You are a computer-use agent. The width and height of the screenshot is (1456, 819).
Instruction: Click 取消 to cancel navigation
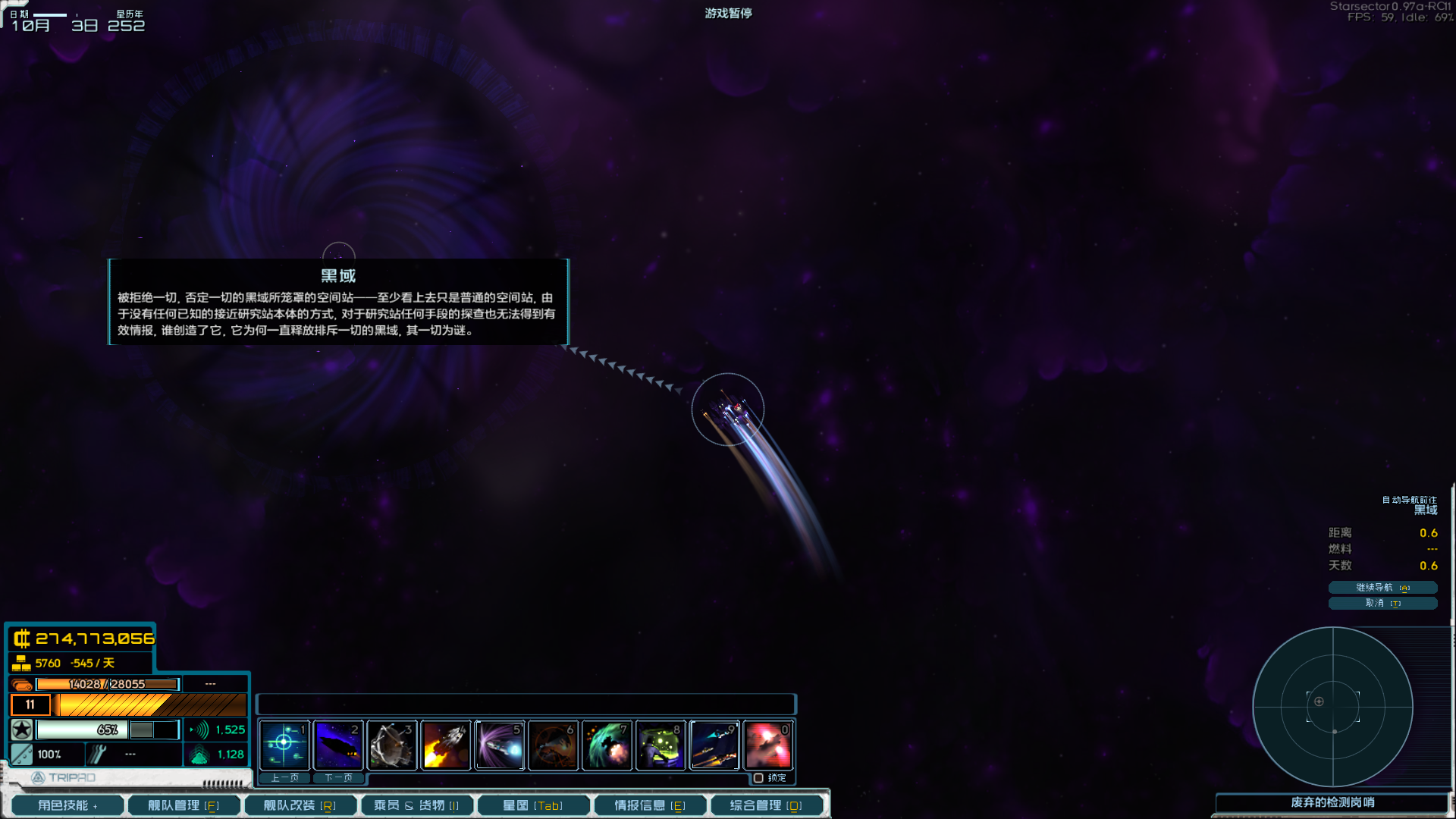click(1382, 603)
